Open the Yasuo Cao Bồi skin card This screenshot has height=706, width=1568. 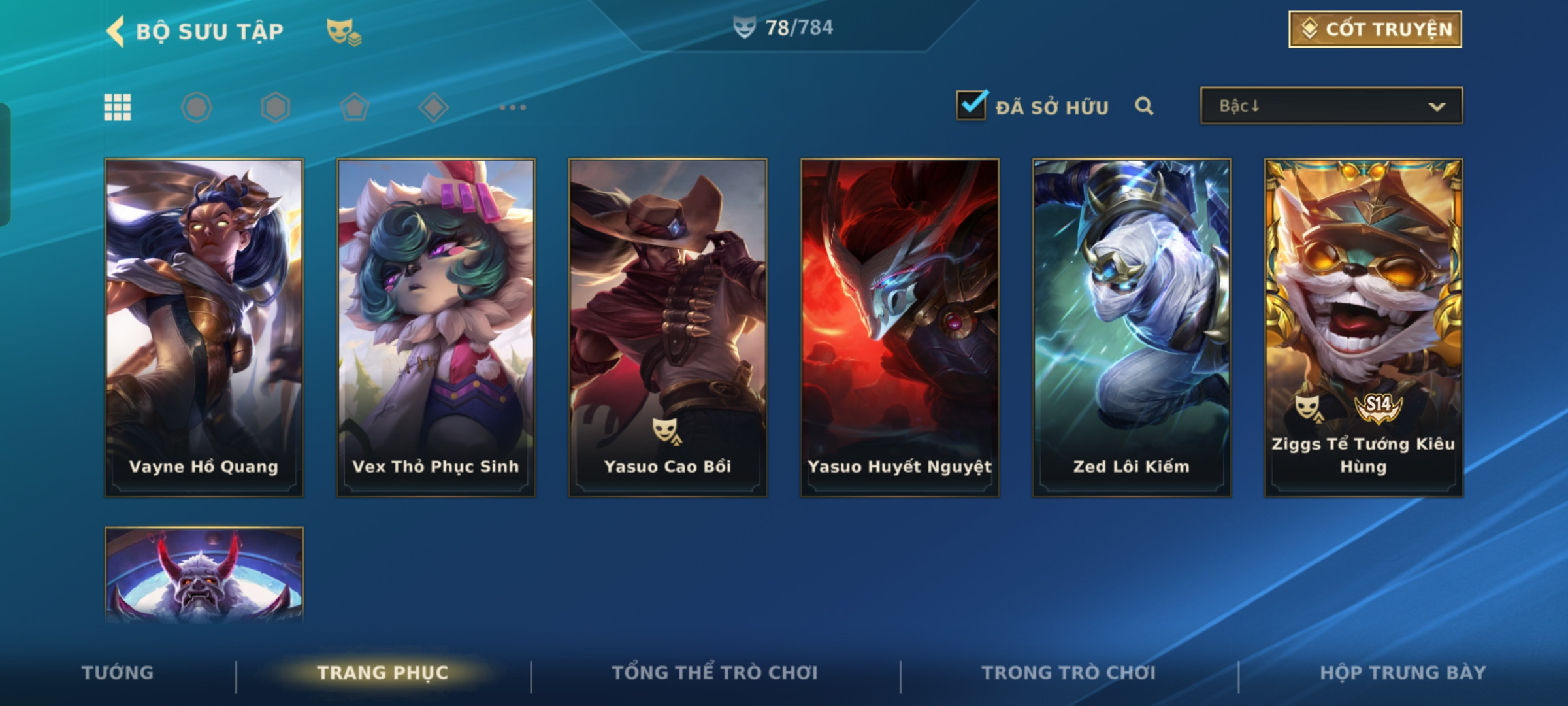click(668, 327)
